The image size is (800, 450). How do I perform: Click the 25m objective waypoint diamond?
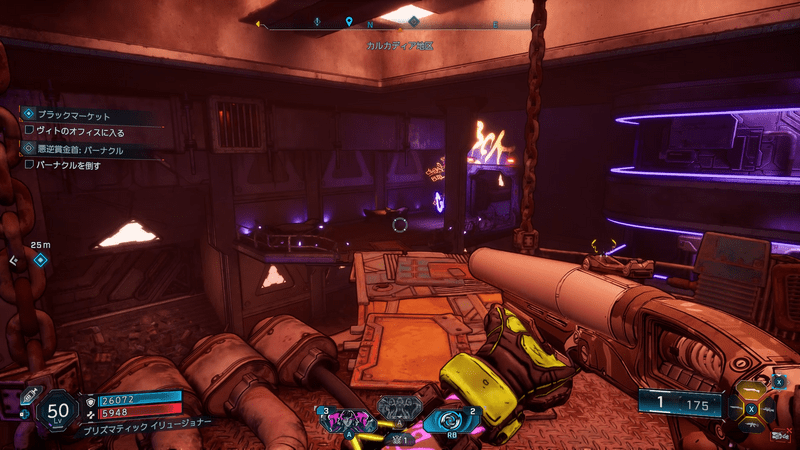tap(40, 260)
